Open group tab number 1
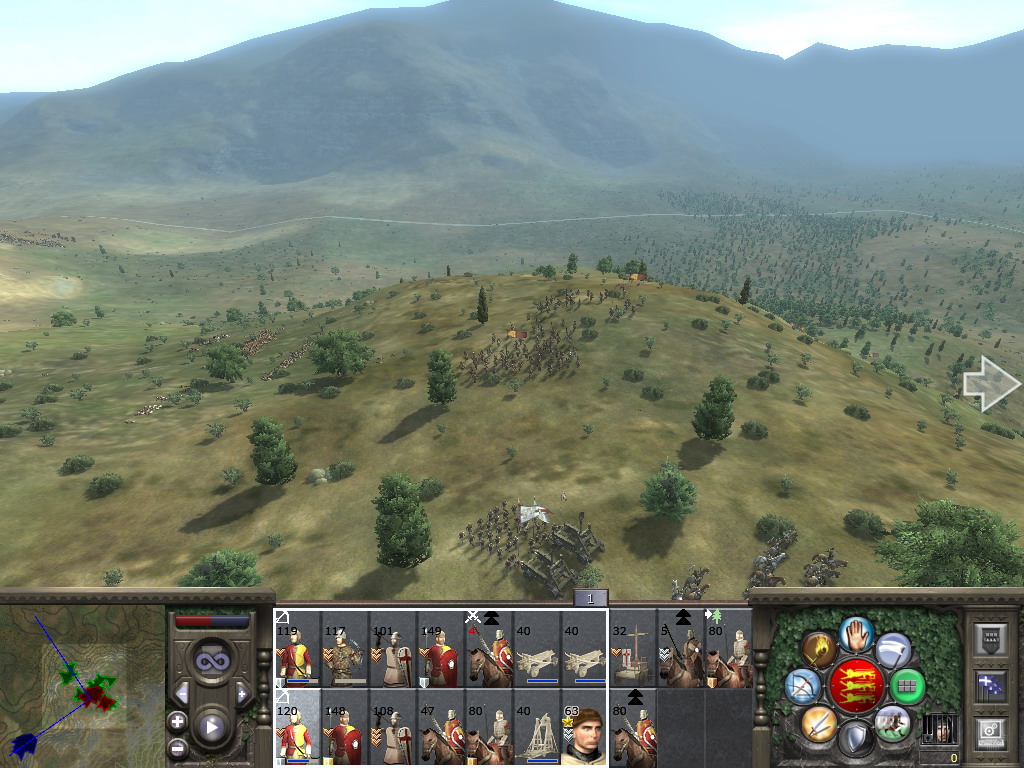Screen dimensions: 1024x768 [590, 598]
